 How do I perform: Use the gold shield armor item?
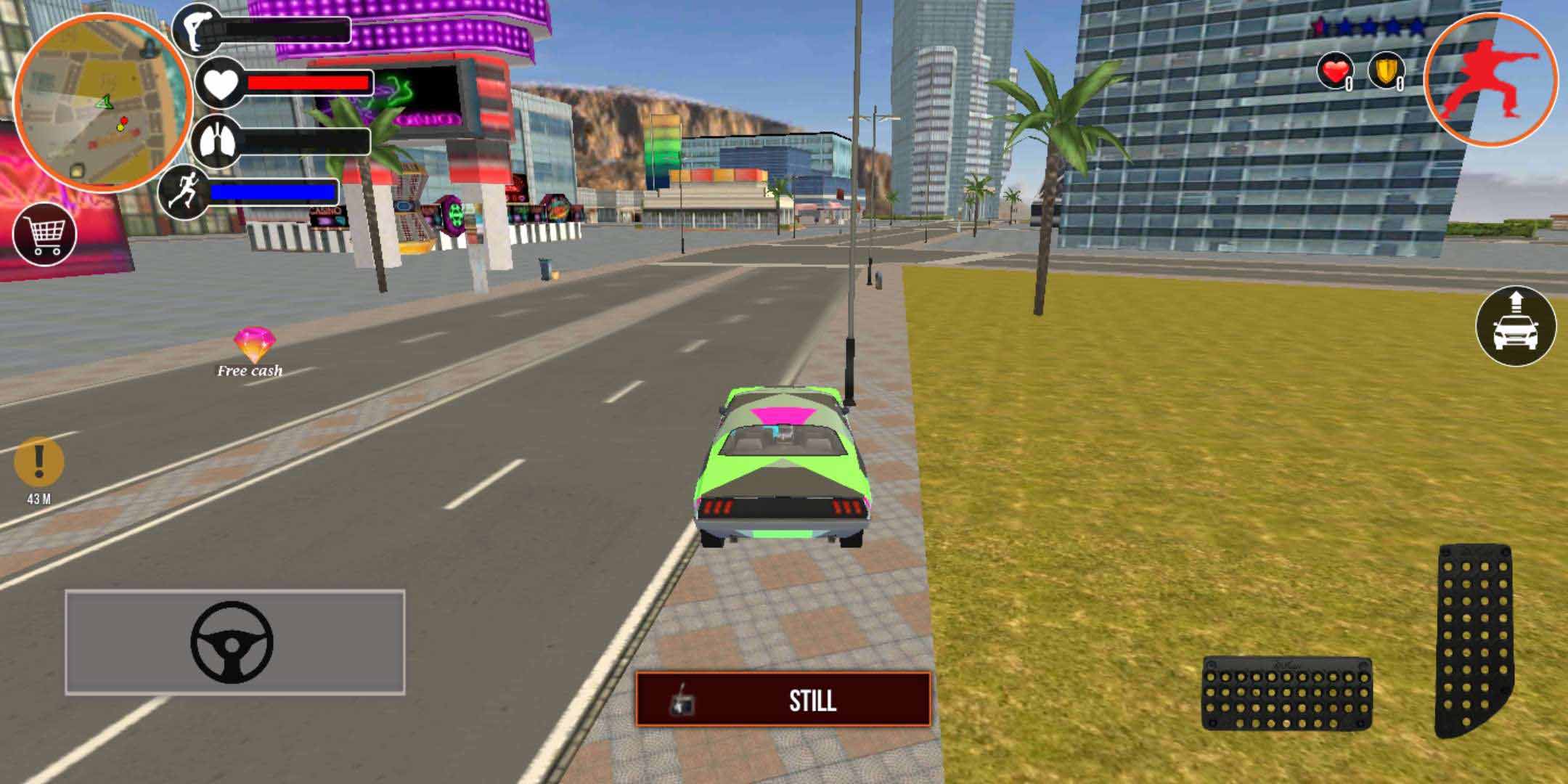point(1385,72)
